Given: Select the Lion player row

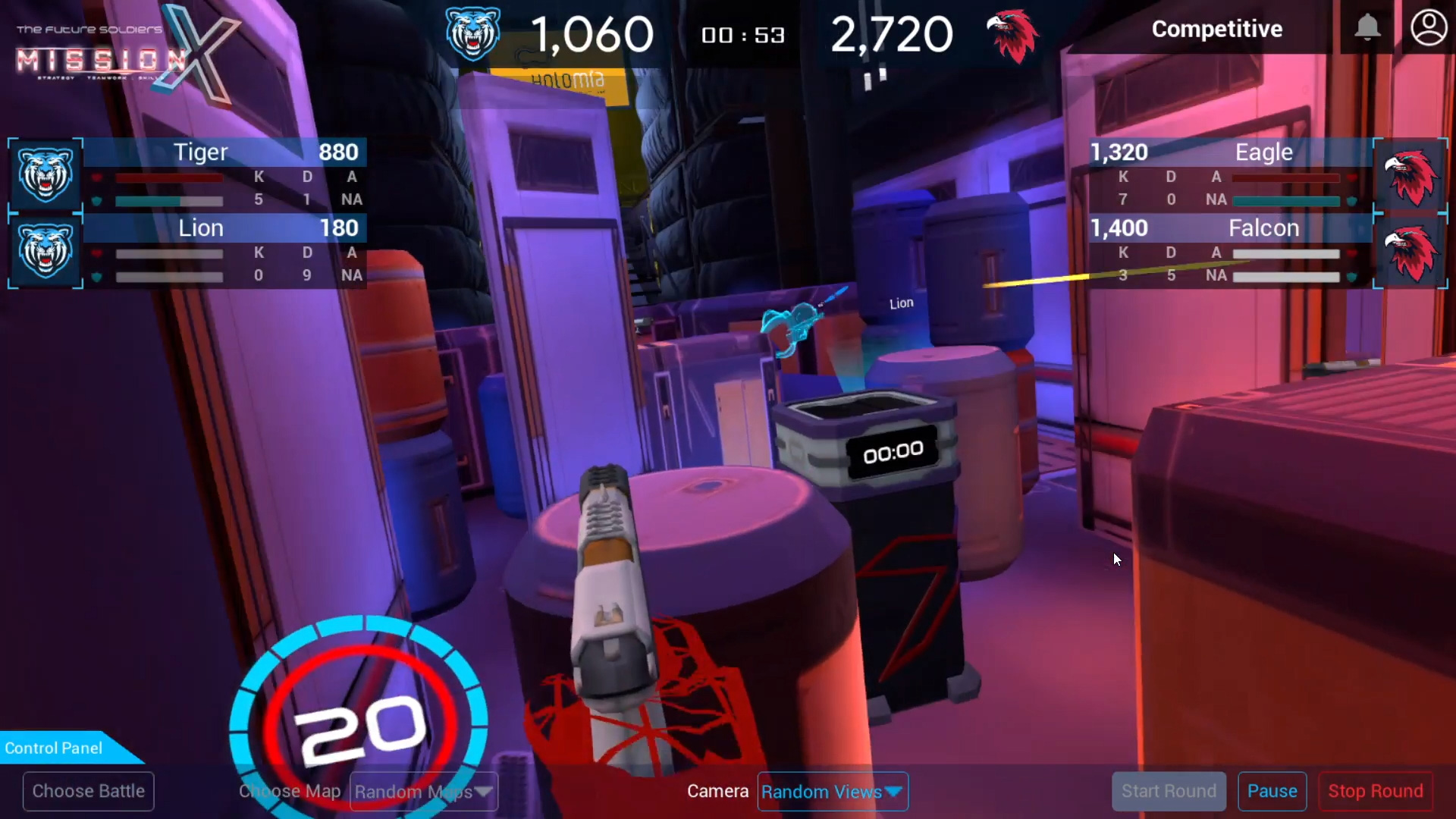Looking at the screenshot, I should point(224,251).
